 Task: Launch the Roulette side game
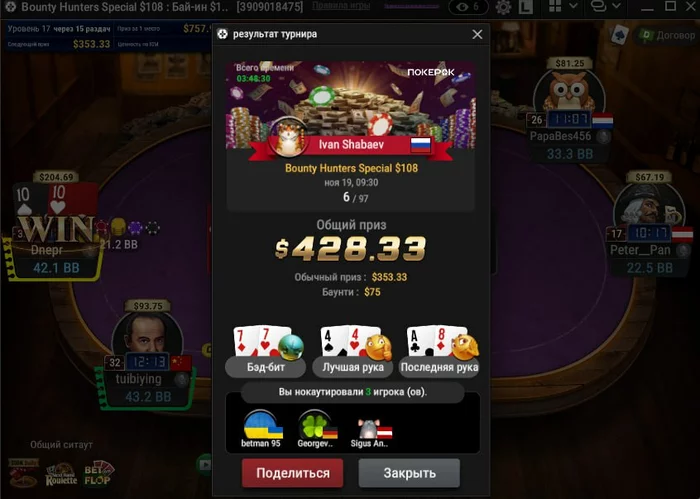[61, 473]
